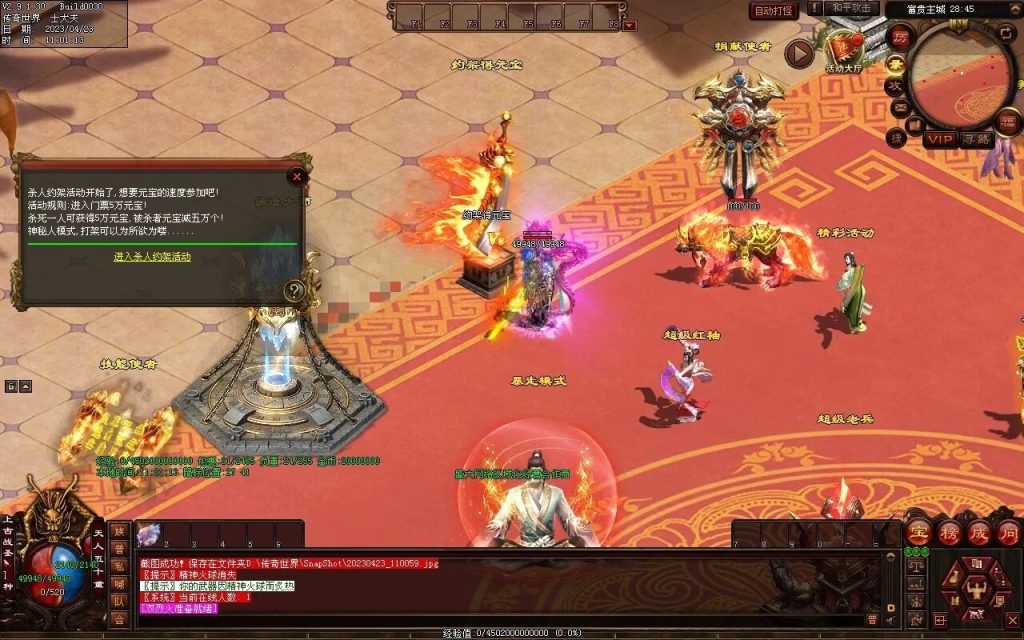Switch chat to the 队 team channel

119,601
